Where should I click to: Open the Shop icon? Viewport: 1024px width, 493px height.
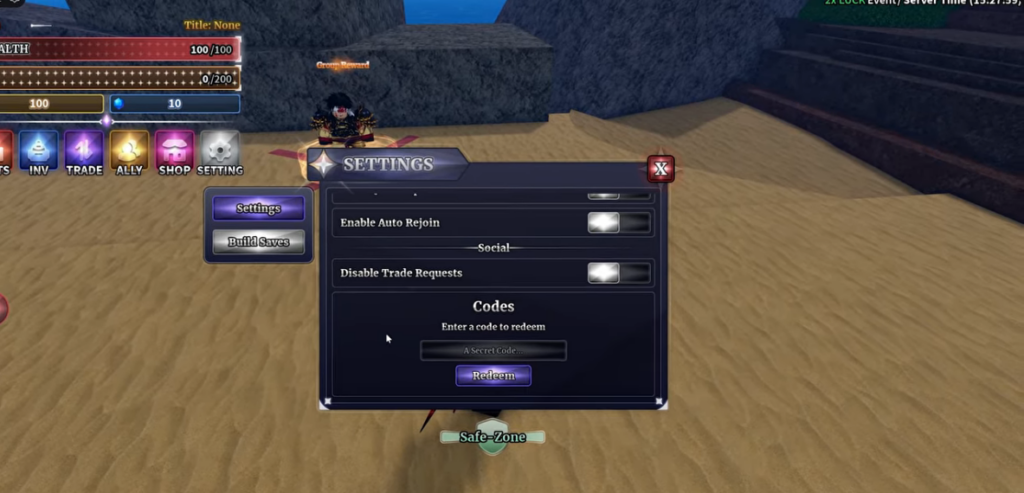(x=174, y=150)
